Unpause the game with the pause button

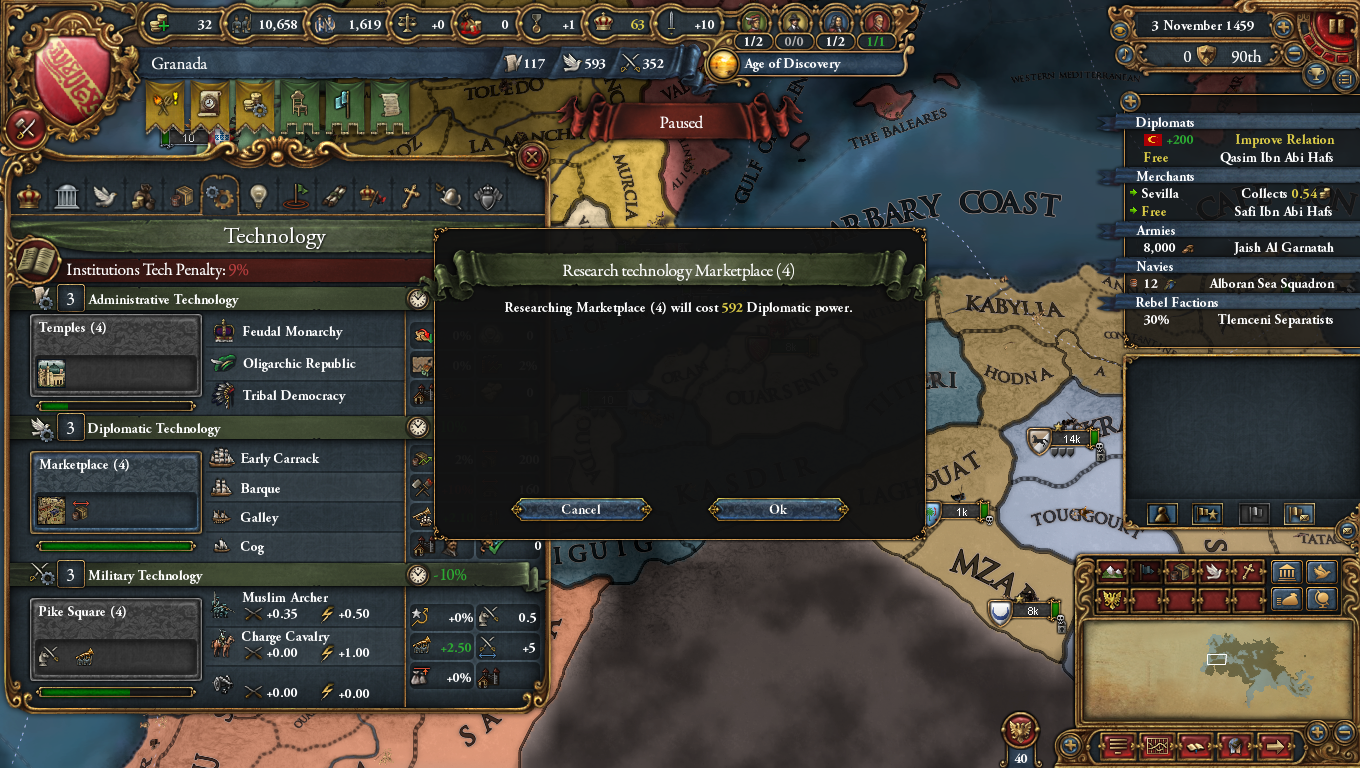1337,27
